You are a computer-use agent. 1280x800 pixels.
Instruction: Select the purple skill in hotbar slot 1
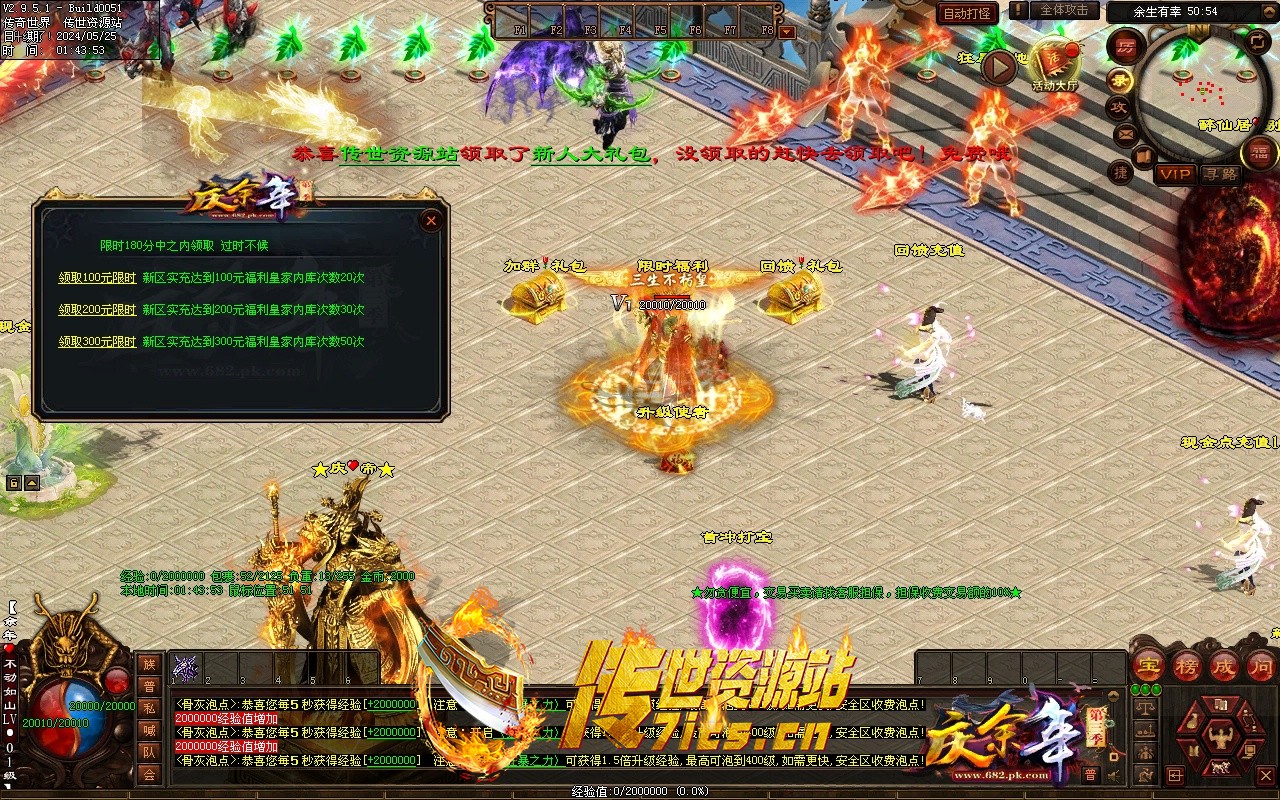(187, 668)
